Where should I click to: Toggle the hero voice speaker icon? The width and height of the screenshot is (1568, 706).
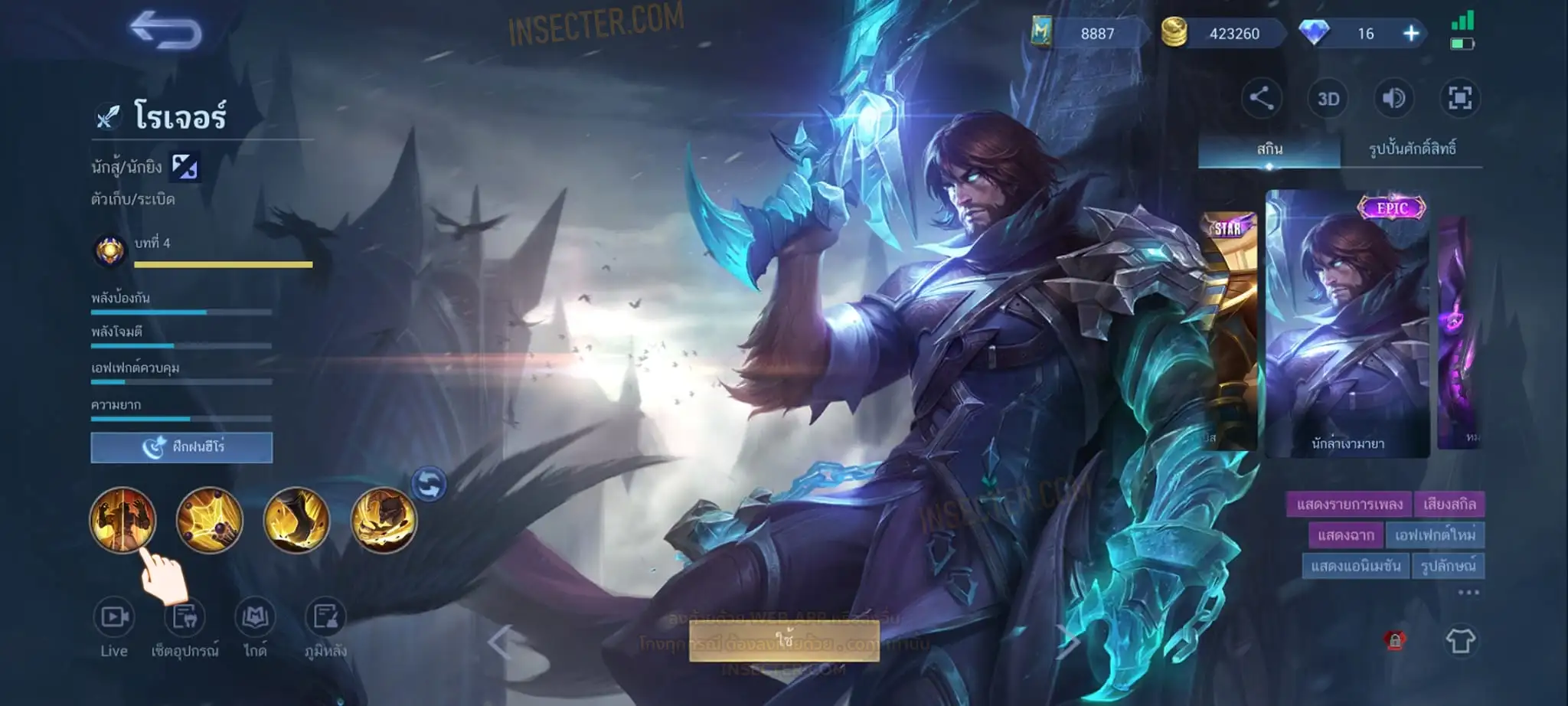[x=1393, y=98]
